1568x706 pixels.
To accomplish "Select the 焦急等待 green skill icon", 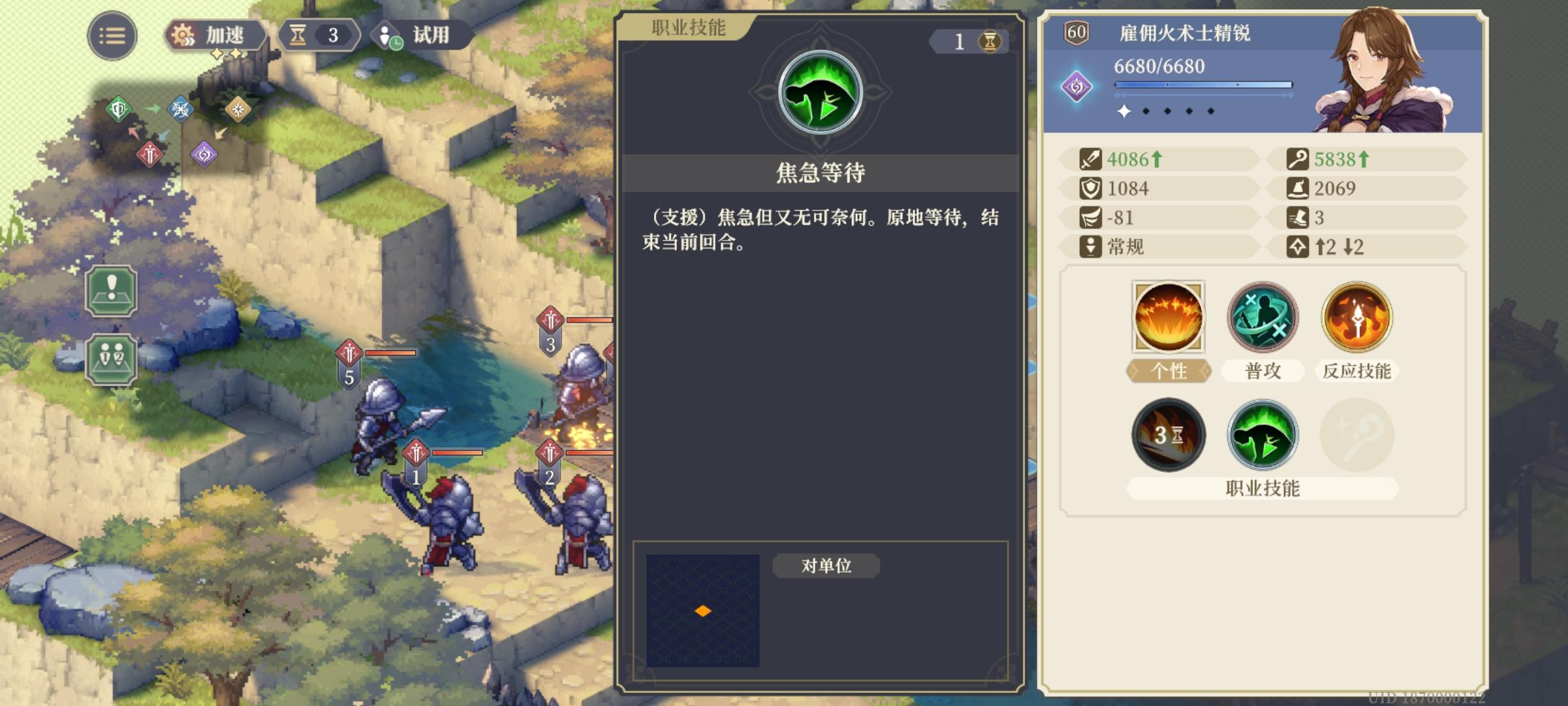I will point(1262,435).
